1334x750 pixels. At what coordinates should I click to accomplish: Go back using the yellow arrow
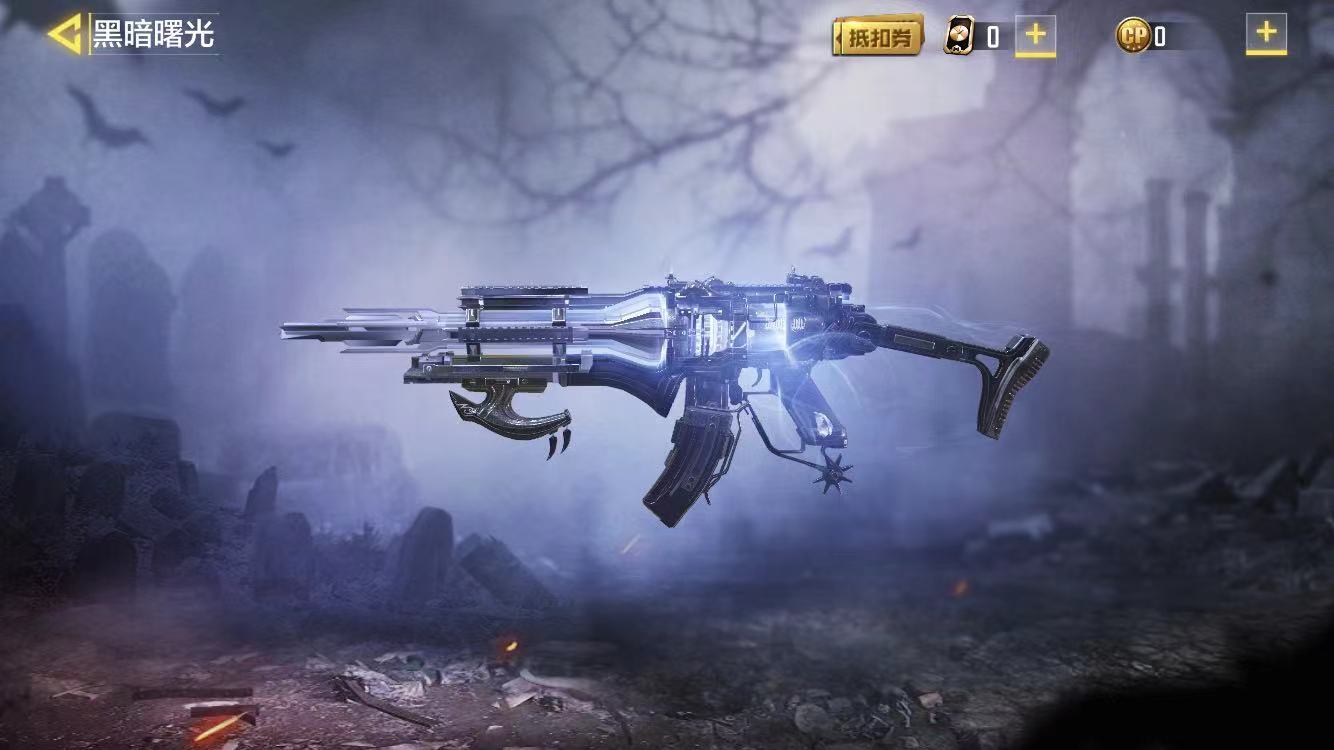click(65, 35)
